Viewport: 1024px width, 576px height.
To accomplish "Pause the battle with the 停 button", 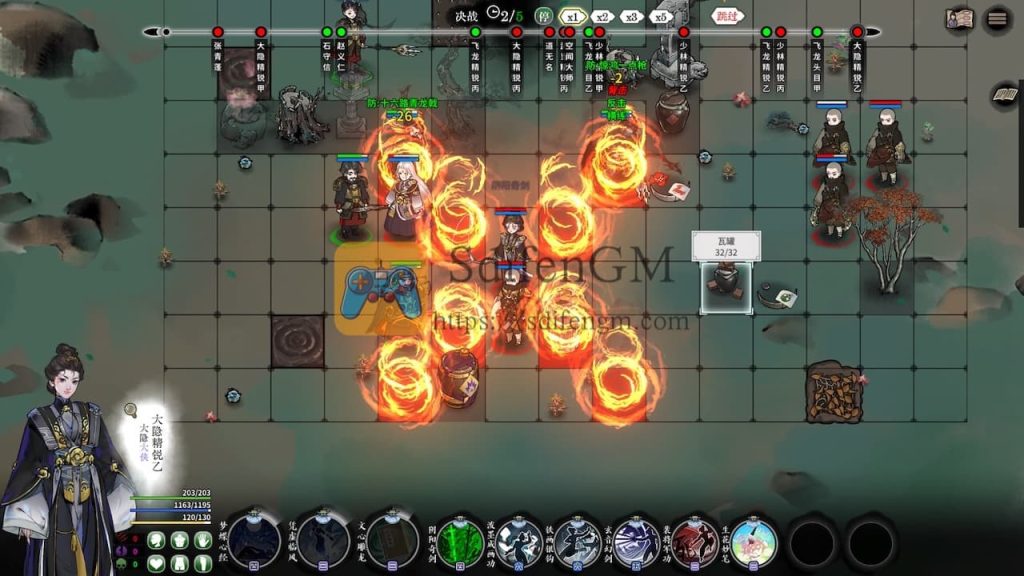I will (x=543, y=16).
